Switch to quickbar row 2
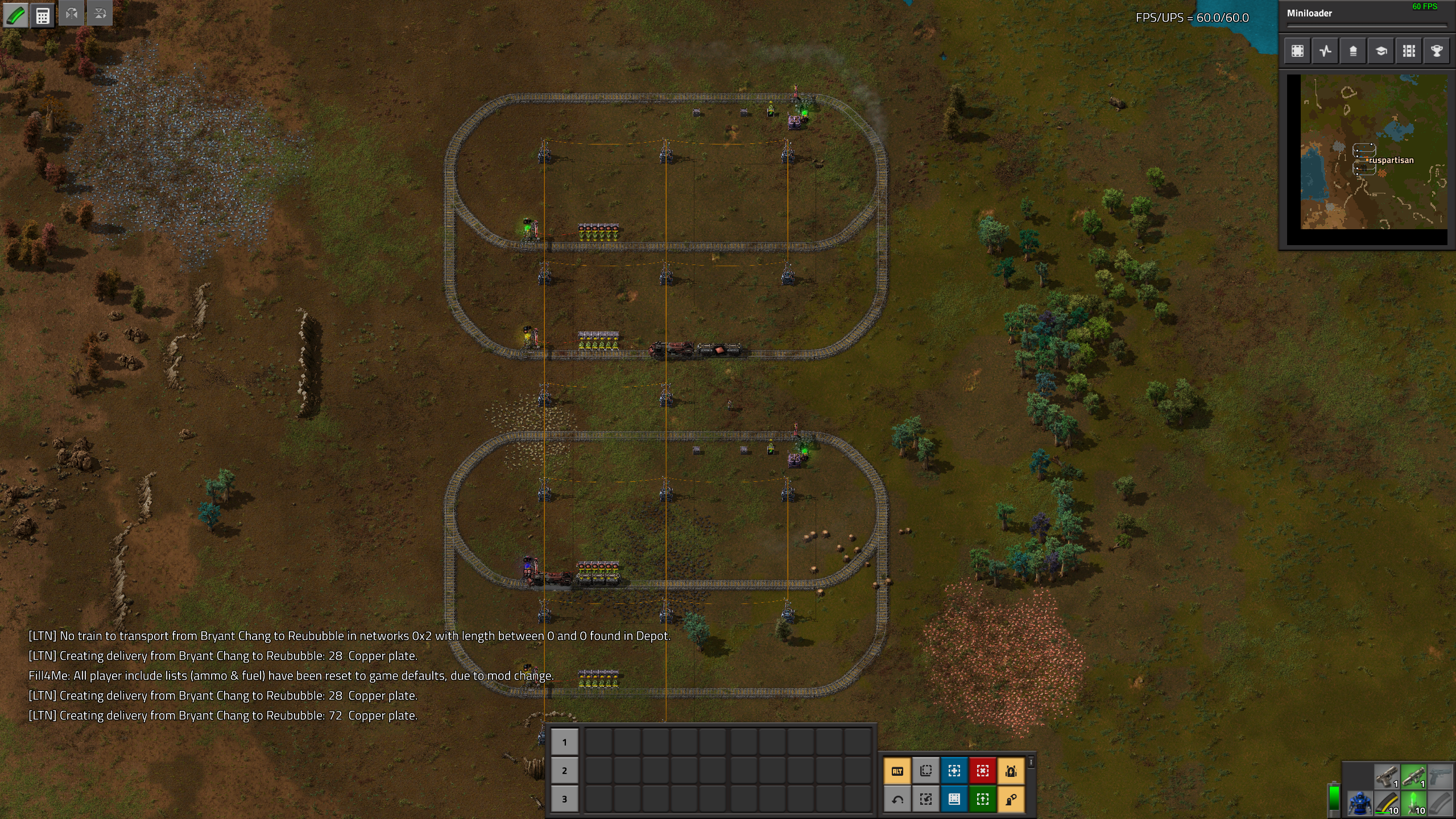Screen dimensions: 1456x819 564,771
